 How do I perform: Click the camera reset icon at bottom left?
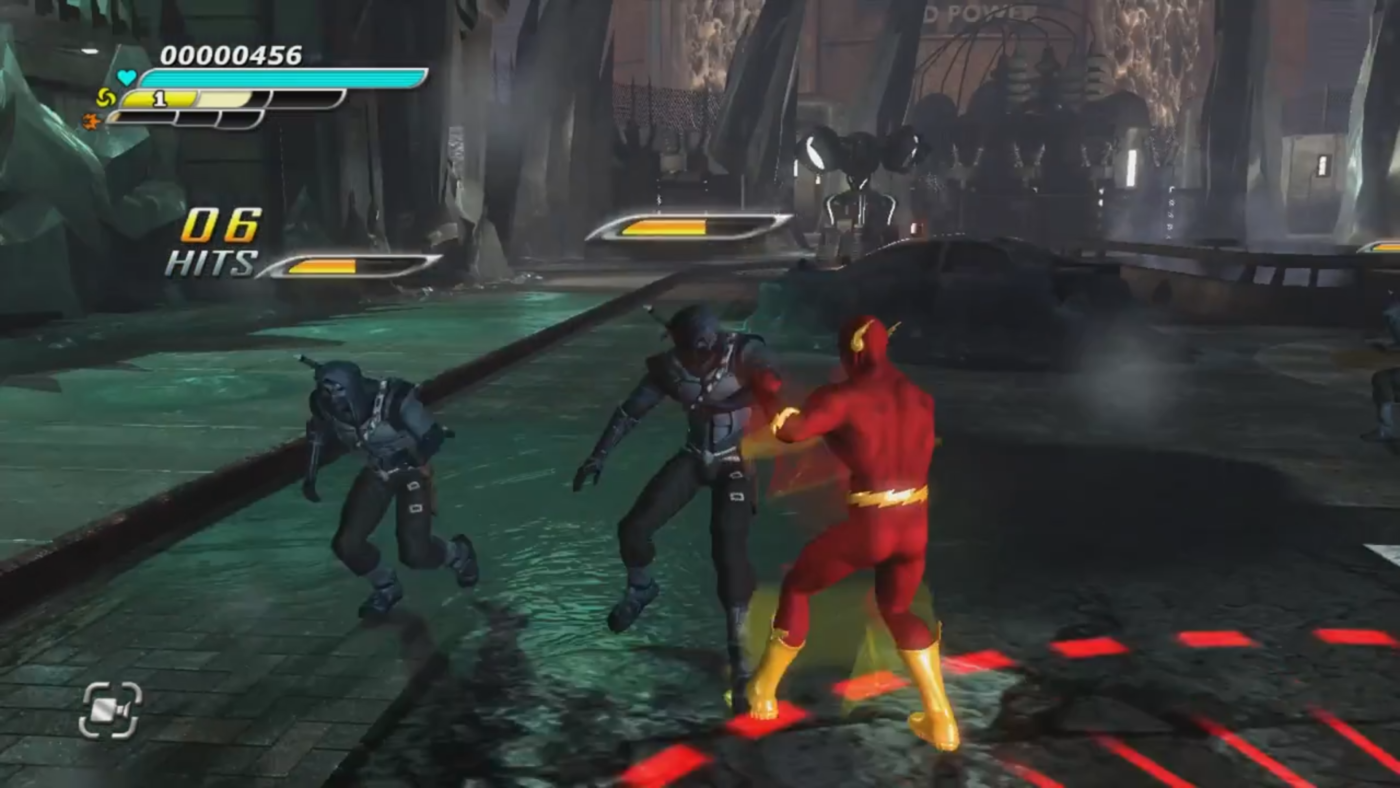click(x=110, y=710)
